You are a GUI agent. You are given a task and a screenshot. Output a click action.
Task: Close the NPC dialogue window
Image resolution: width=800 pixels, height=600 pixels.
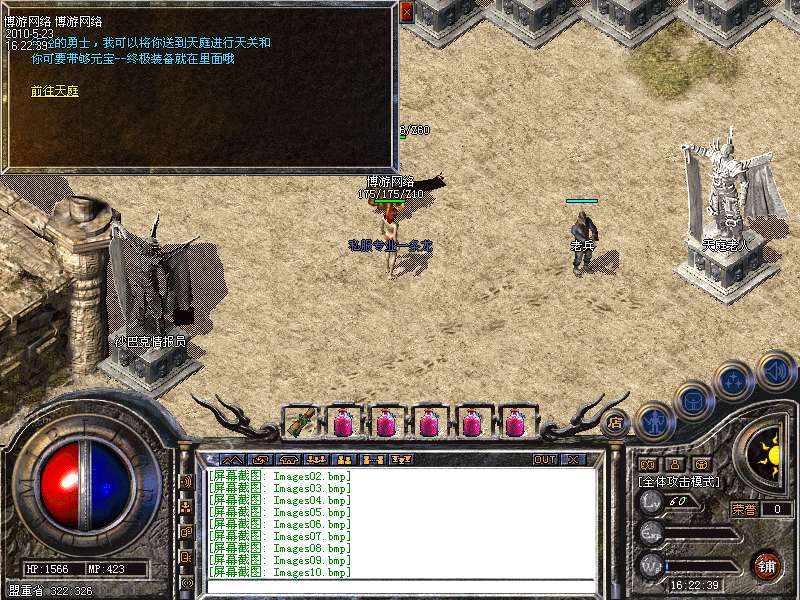(x=406, y=12)
